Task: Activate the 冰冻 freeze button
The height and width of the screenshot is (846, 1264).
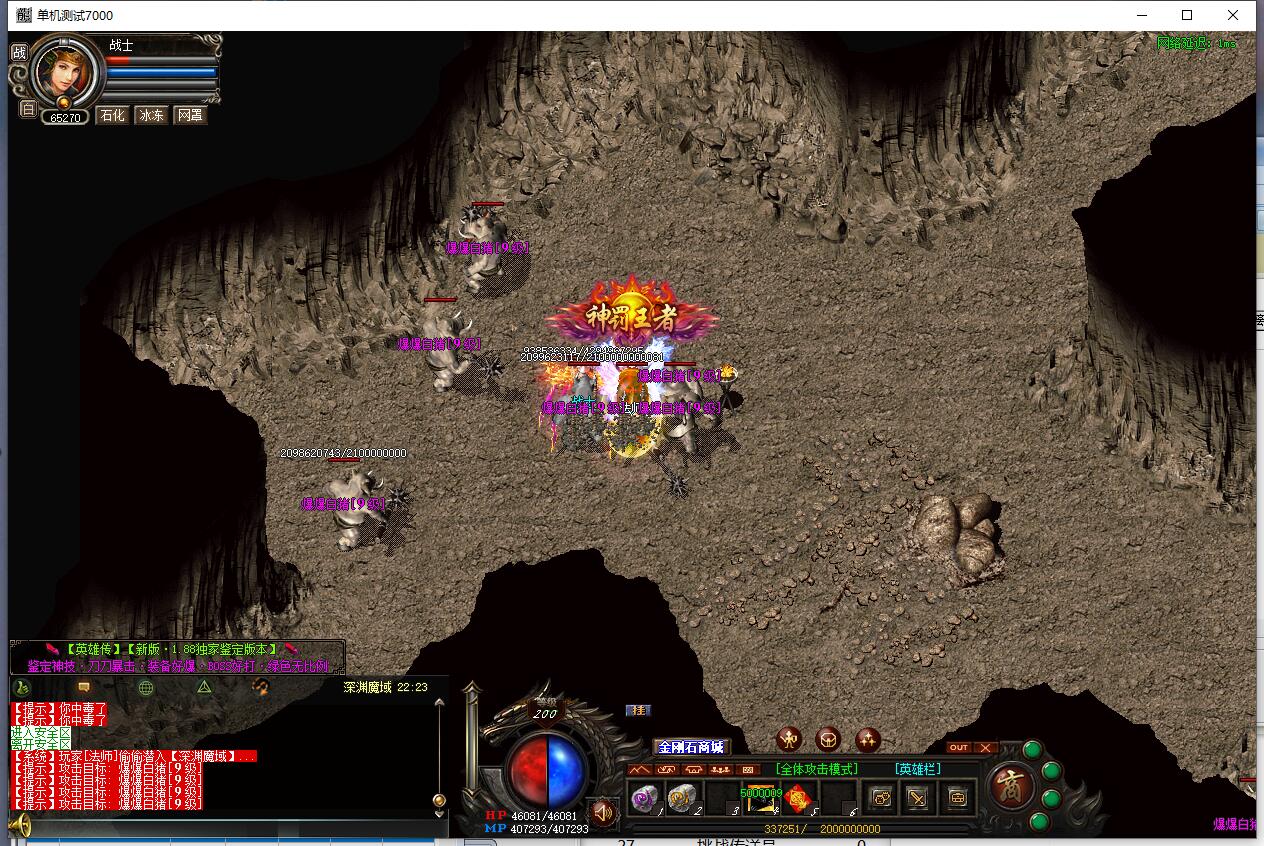Action: (x=151, y=116)
